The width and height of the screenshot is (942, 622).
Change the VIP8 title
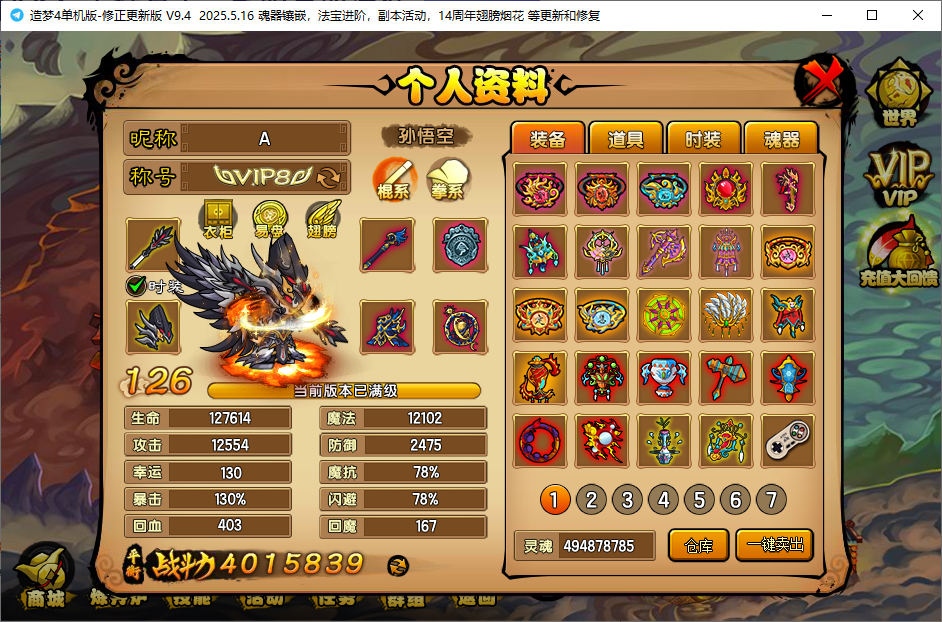point(328,178)
